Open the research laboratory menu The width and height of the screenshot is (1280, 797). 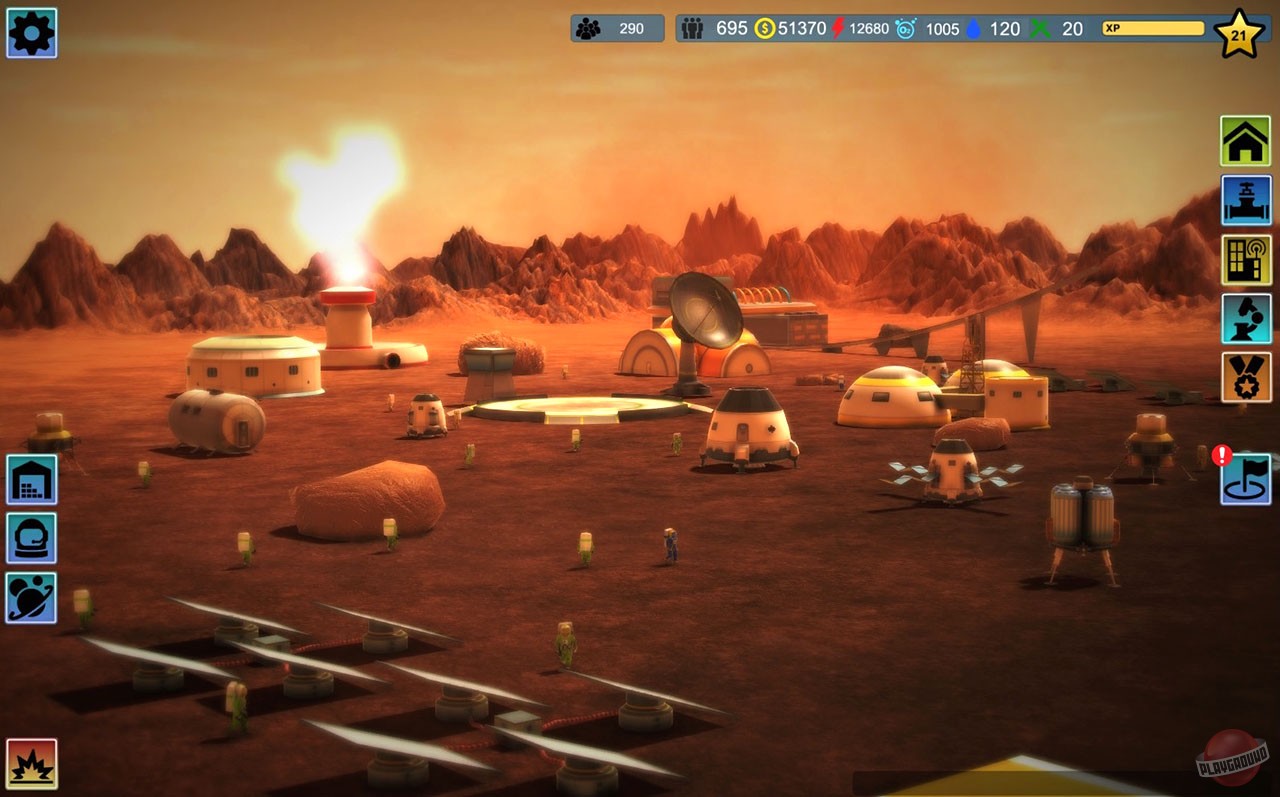click(x=1244, y=320)
